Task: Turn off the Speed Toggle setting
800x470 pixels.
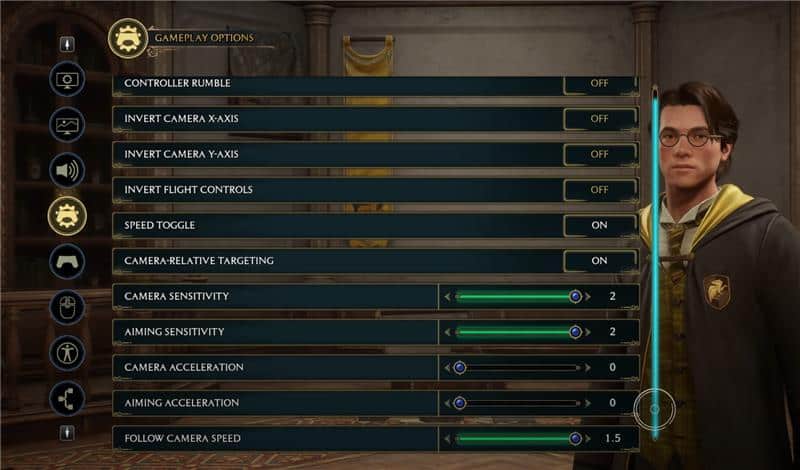Action: [599, 225]
